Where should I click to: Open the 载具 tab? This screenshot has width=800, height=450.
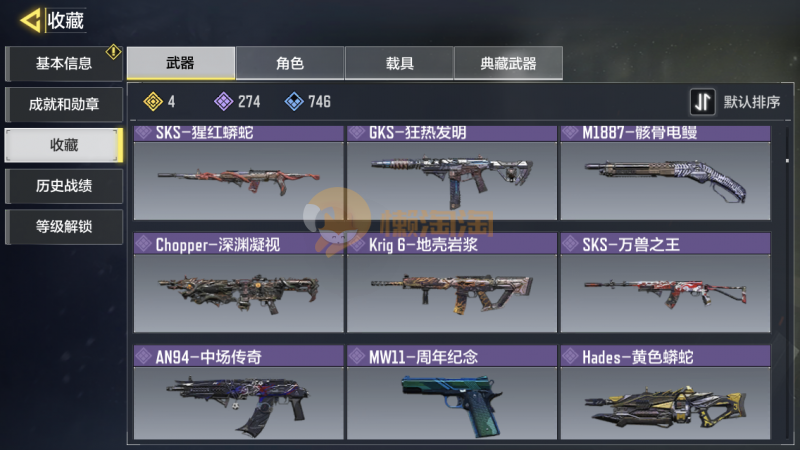click(x=399, y=63)
